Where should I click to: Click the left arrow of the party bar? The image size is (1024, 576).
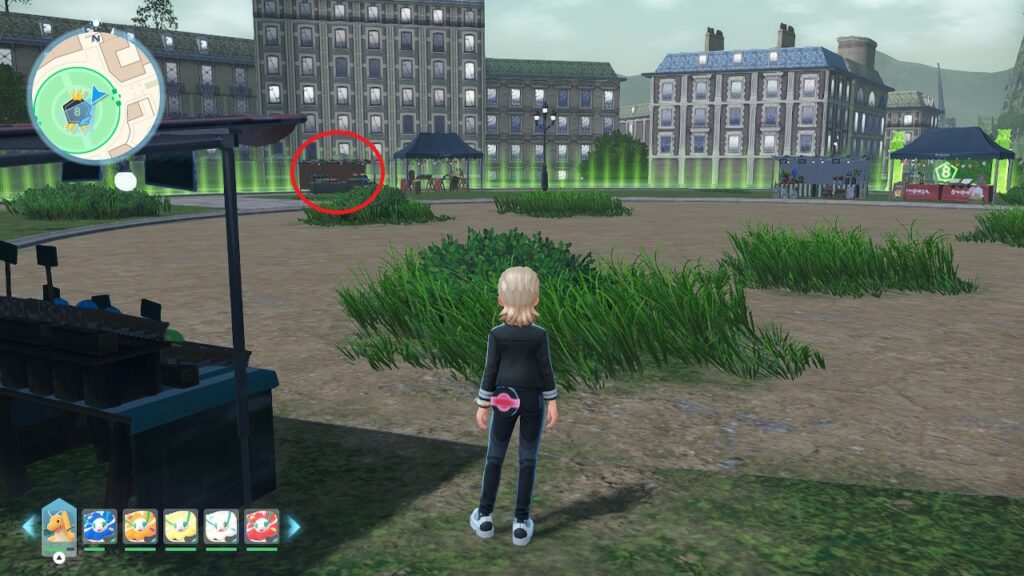click(x=29, y=527)
